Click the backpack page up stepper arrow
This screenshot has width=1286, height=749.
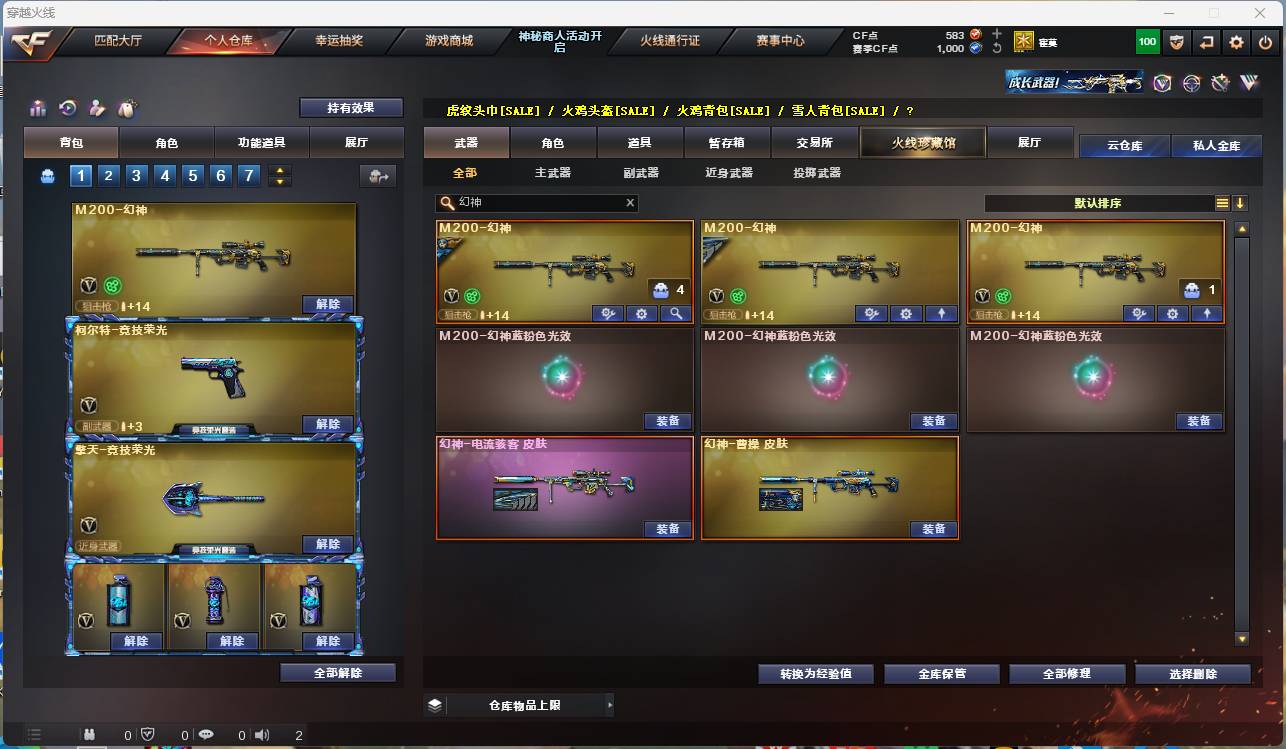[280, 169]
